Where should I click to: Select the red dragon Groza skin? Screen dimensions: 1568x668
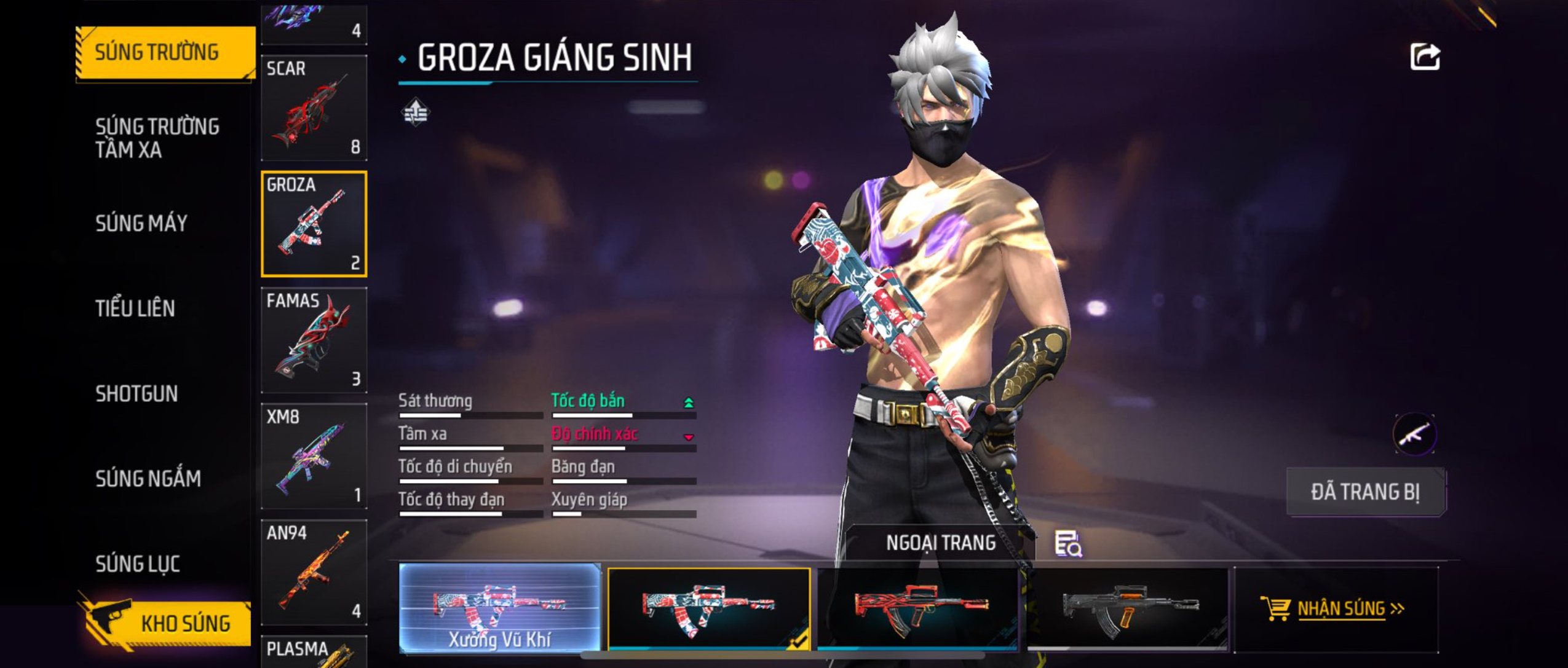(x=917, y=608)
